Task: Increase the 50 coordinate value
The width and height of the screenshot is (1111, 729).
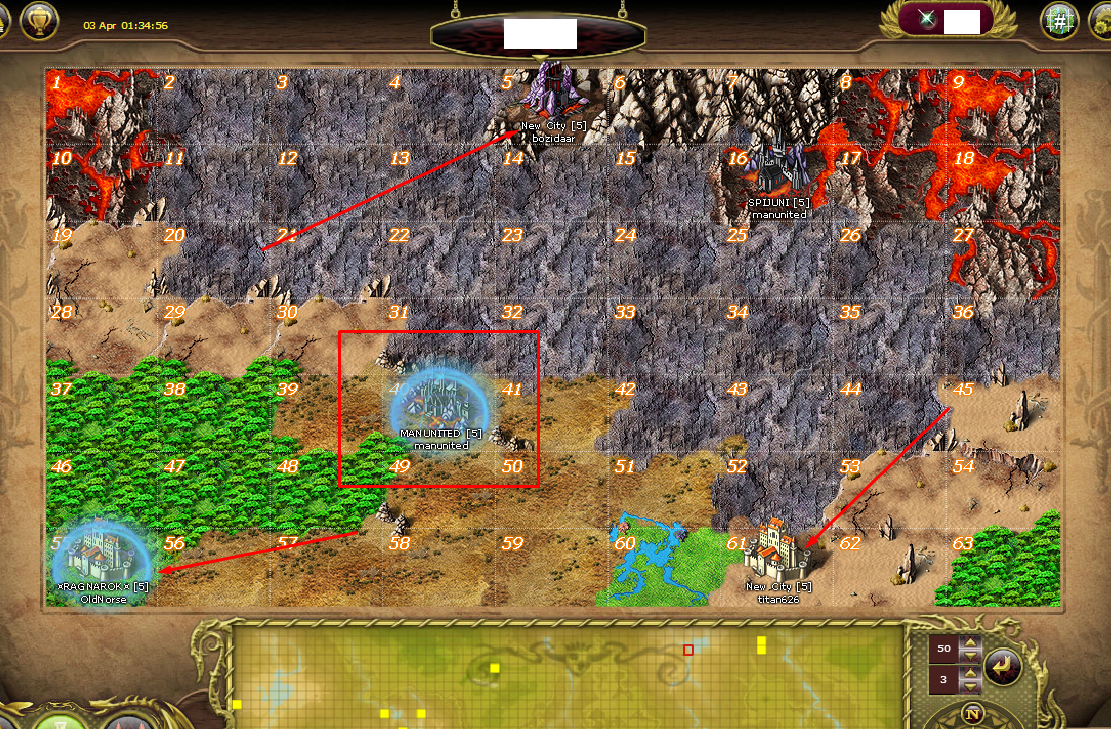Action: pos(969,643)
